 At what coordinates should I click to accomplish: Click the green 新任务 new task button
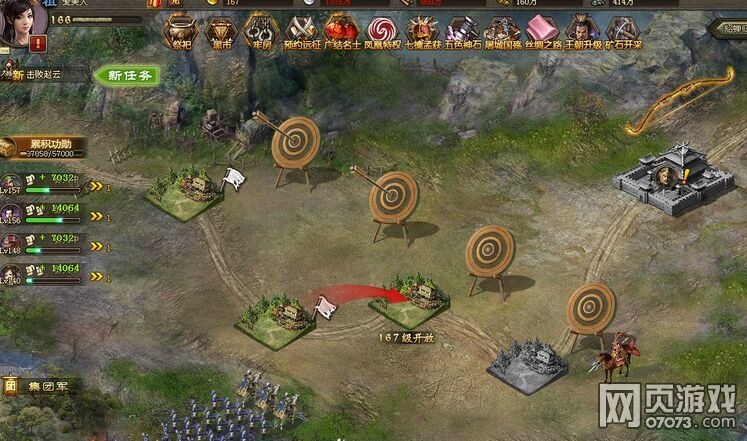click(x=127, y=75)
